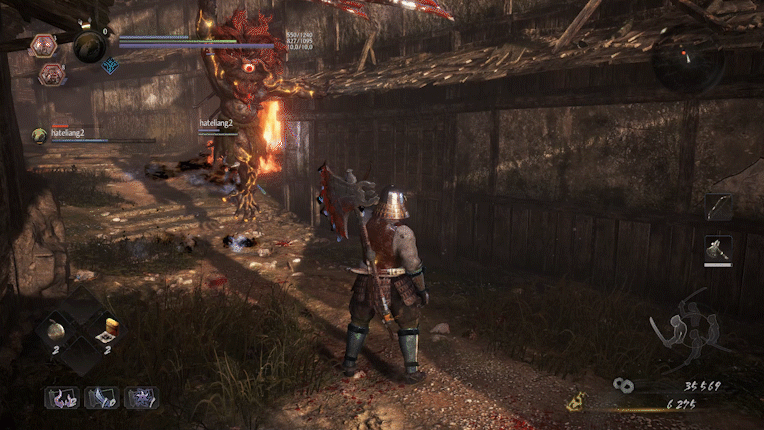Select the upper hexagonal soul core icon

tap(44, 45)
